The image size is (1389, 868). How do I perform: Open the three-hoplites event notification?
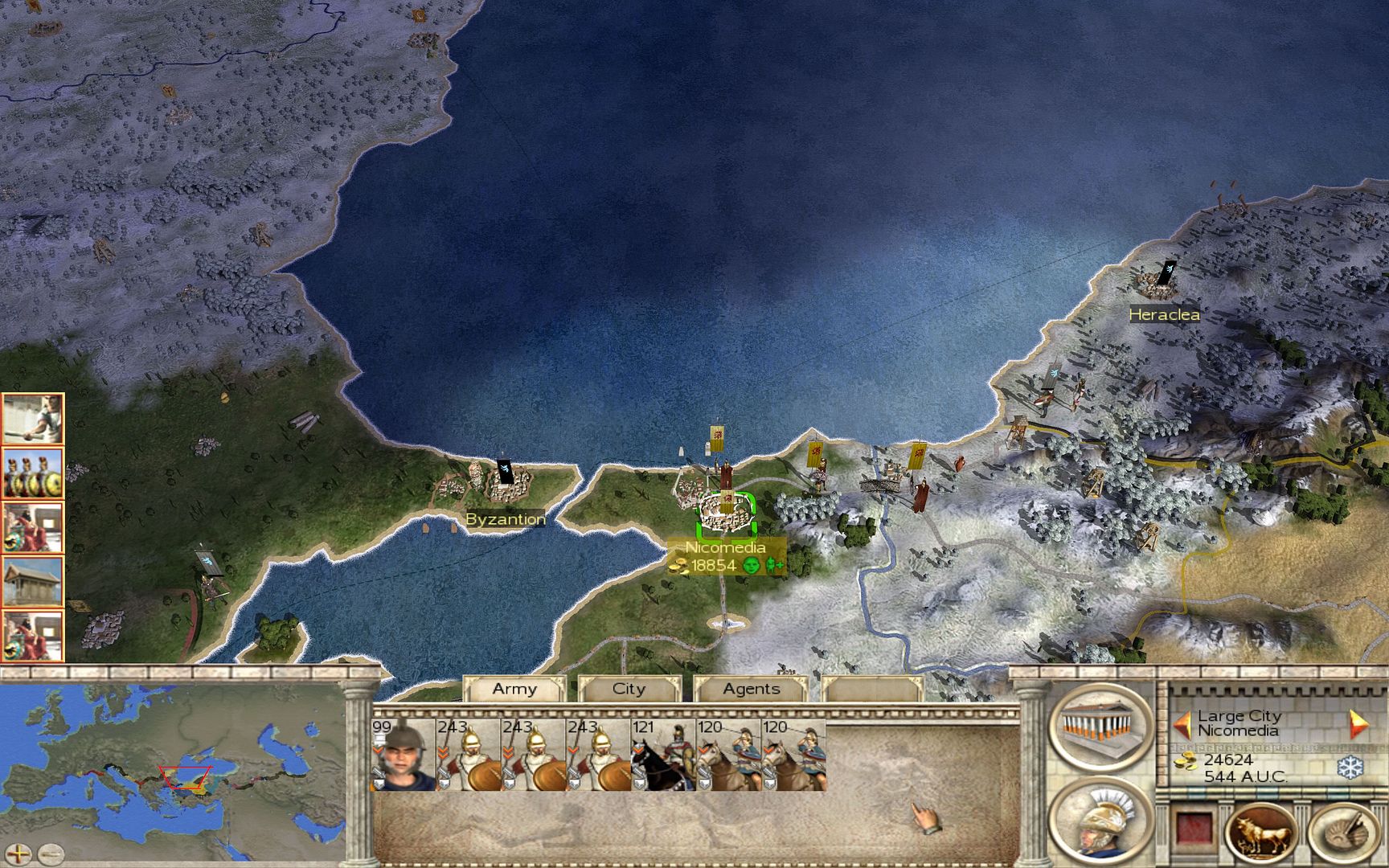click(x=32, y=473)
